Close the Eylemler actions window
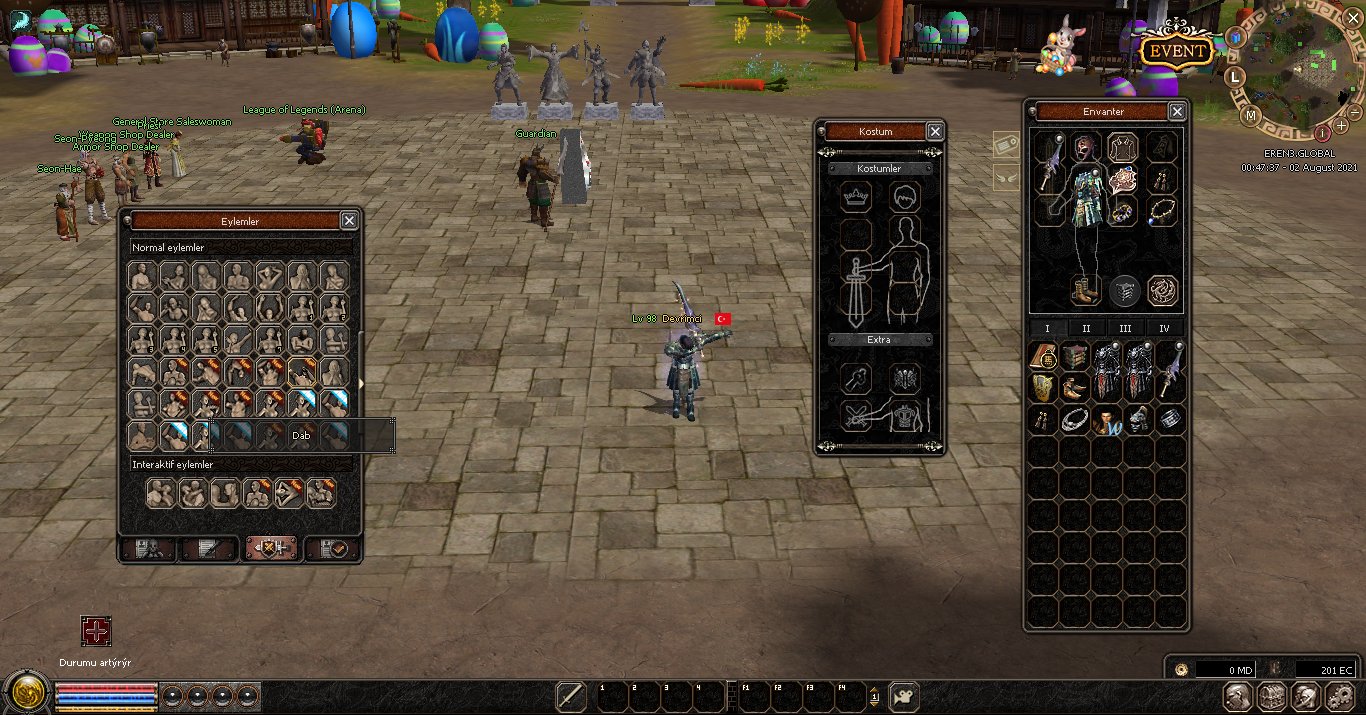The width and height of the screenshot is (1366, 715). point(349,221)
